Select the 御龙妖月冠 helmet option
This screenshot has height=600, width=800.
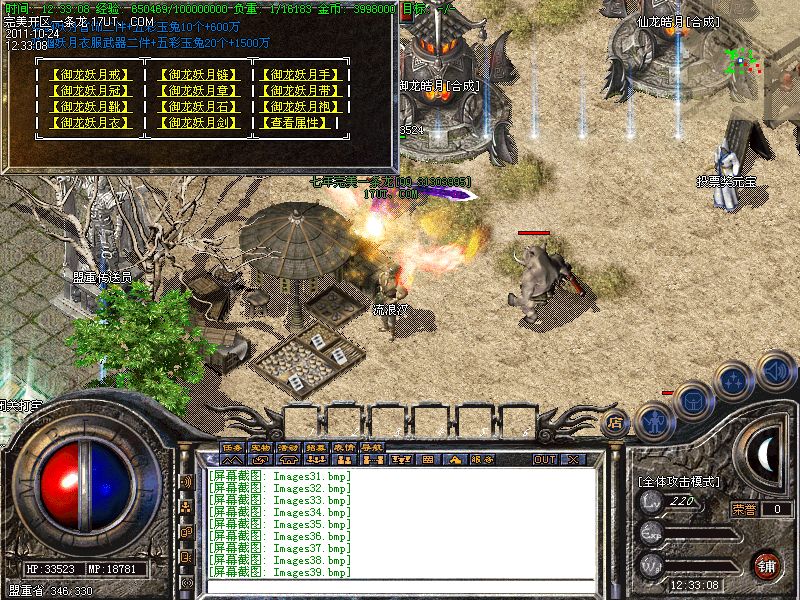click(88, 91)
